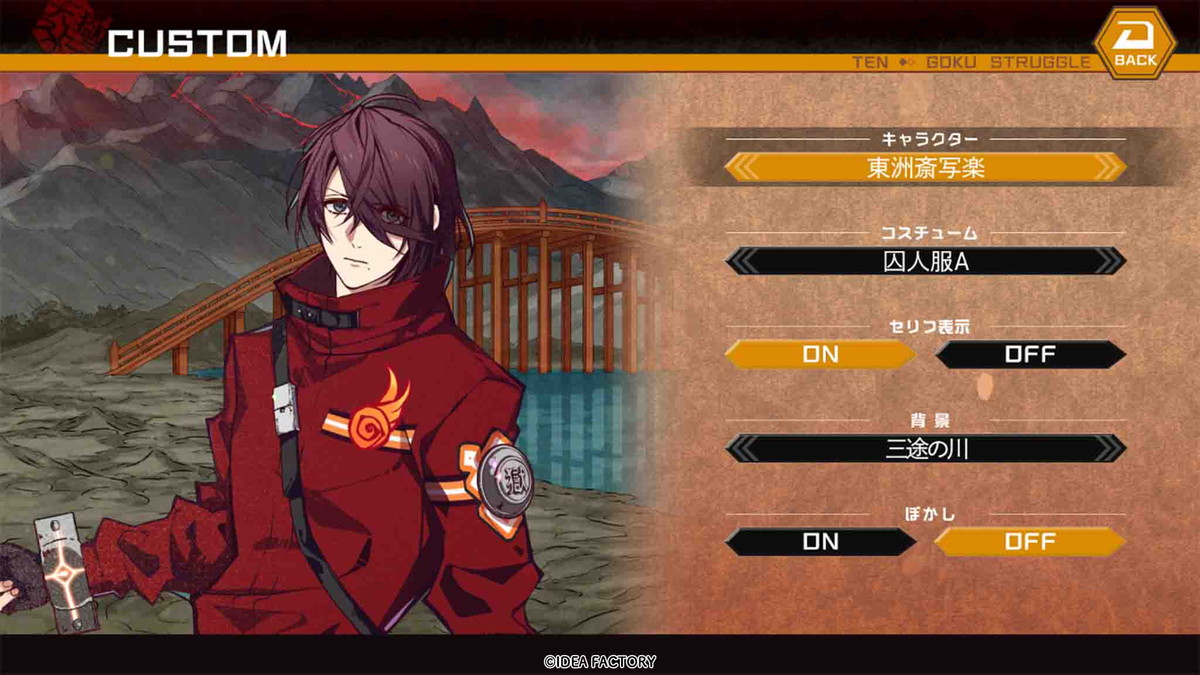Choose previous costume with left arrow
Image resolution: width=1200 pixels, height=675 pixels.
click(744, 261)
